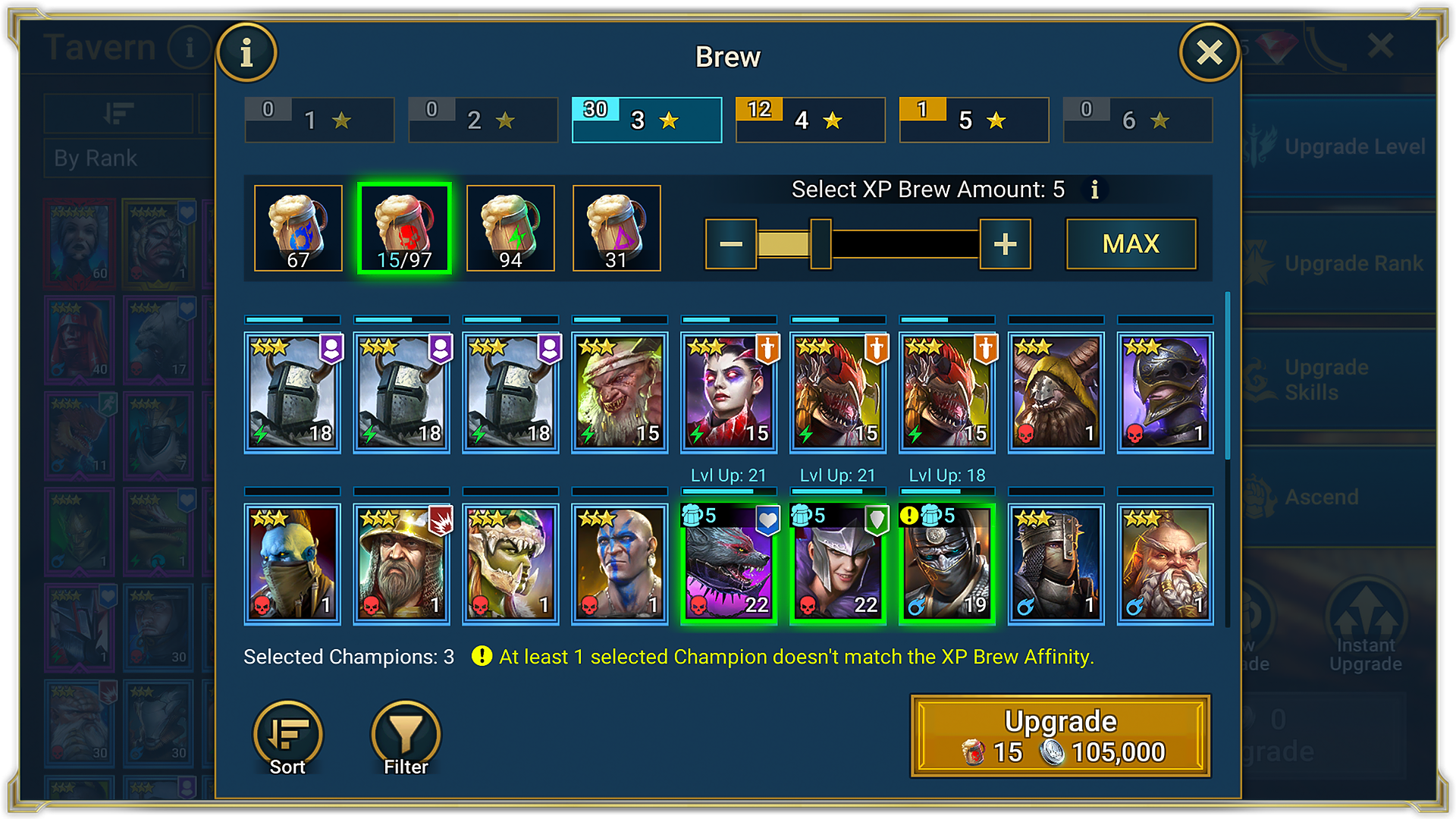The width and height of the screenshot is (1456, 819).
Task: Select the pale vampire woman champion
Action: coord(729,393)
